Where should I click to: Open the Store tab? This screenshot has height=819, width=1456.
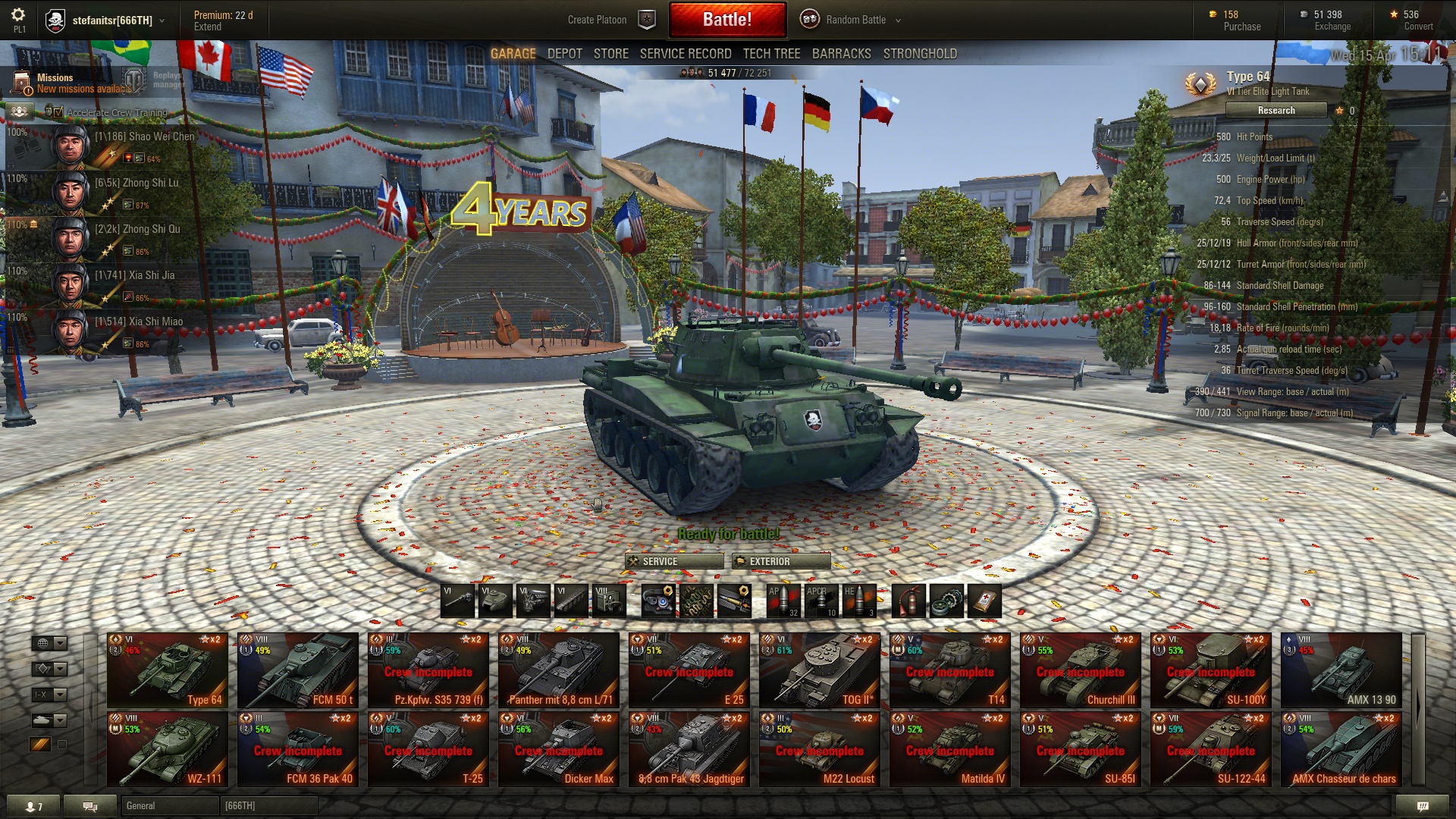pos(610,54)
